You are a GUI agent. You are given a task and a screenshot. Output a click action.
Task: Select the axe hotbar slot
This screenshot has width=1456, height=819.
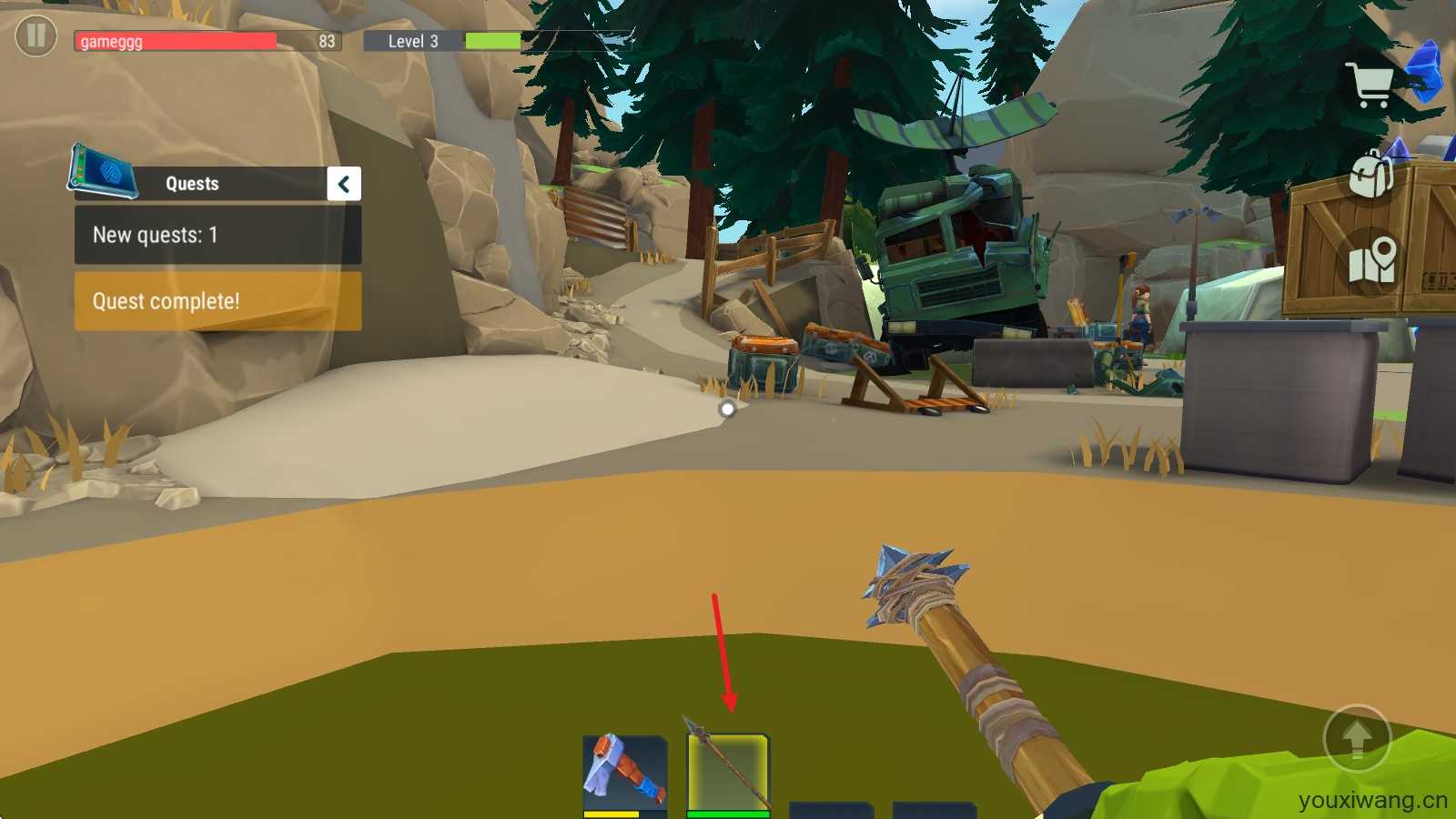click(x=624, y=772)
